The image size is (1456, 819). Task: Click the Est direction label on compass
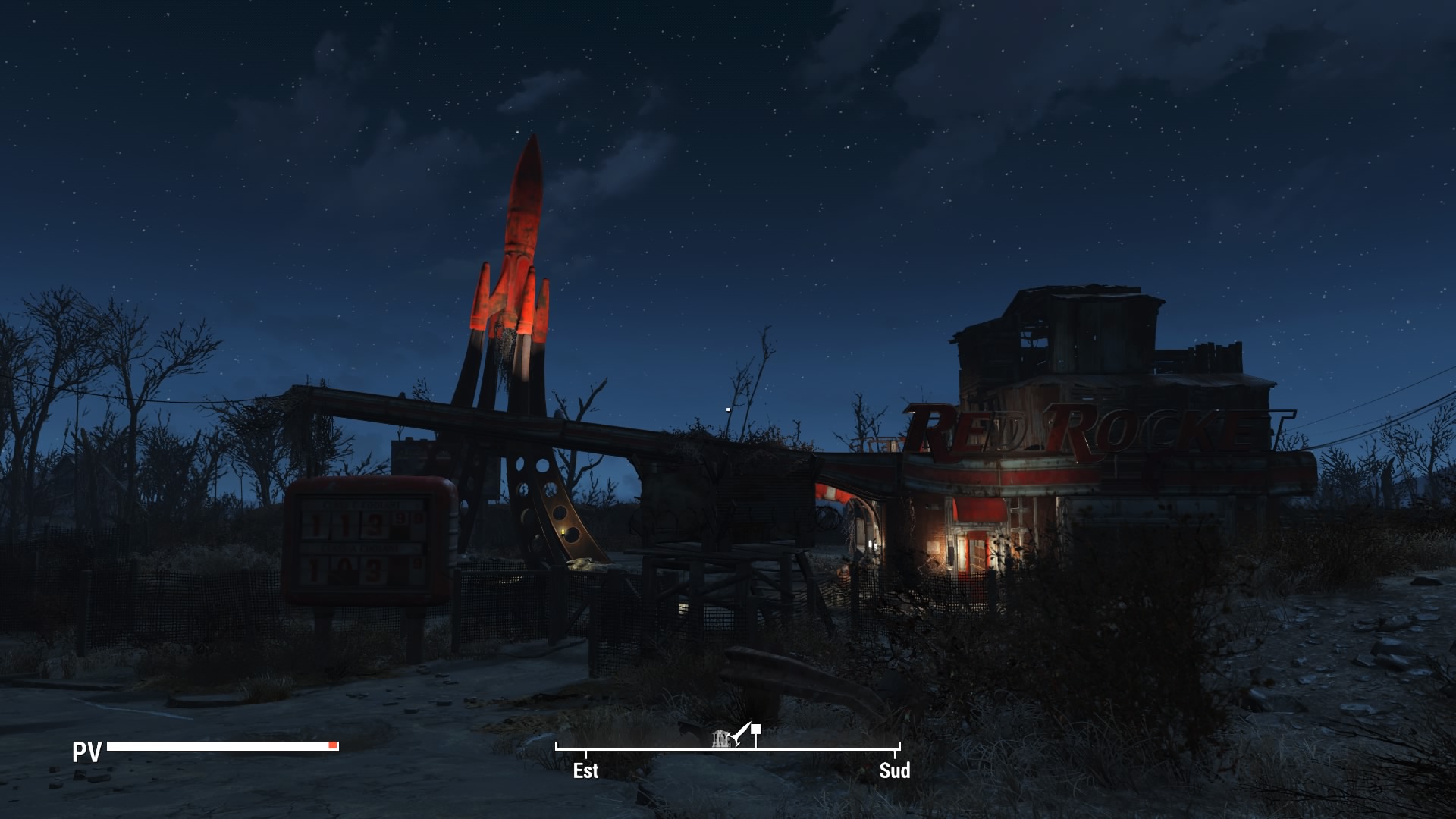(585, 770)
